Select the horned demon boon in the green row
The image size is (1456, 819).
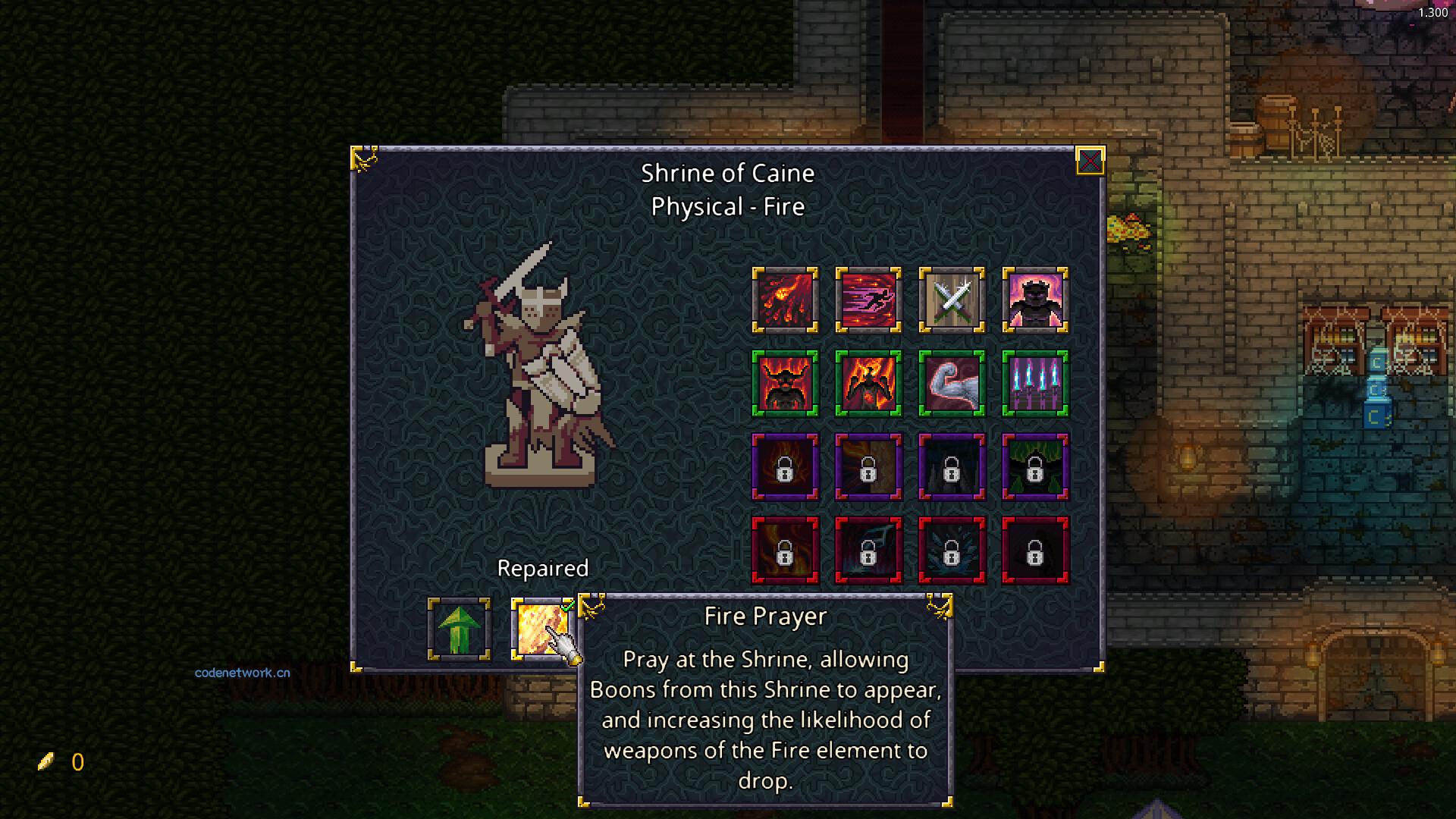(785, 384)
